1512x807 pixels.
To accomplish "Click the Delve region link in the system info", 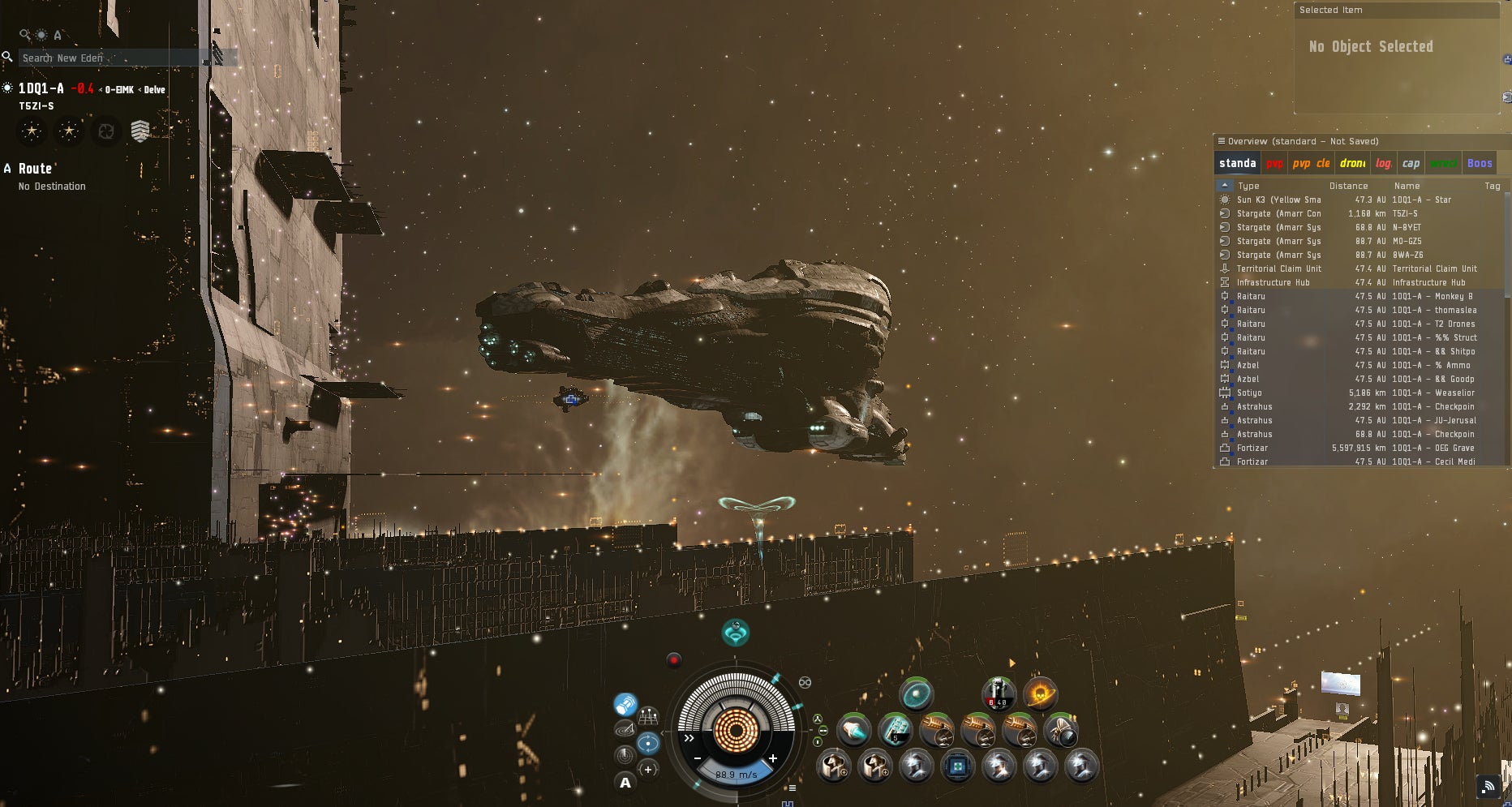I will 154,89.
